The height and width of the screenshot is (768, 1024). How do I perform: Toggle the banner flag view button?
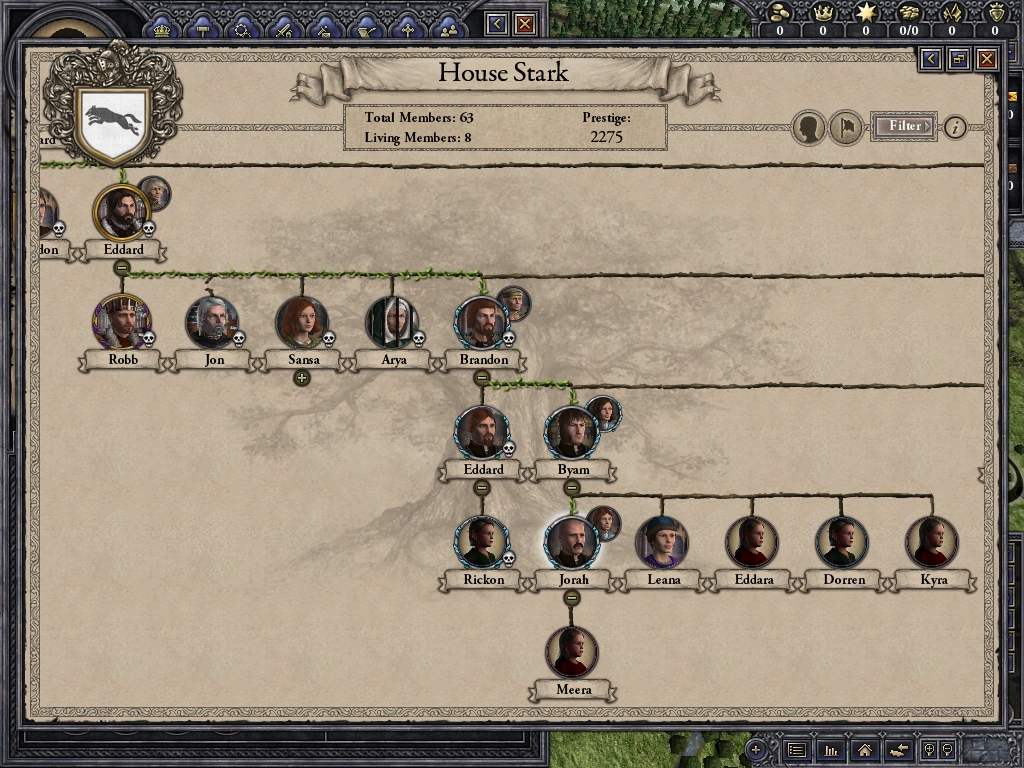click(846, 127)
